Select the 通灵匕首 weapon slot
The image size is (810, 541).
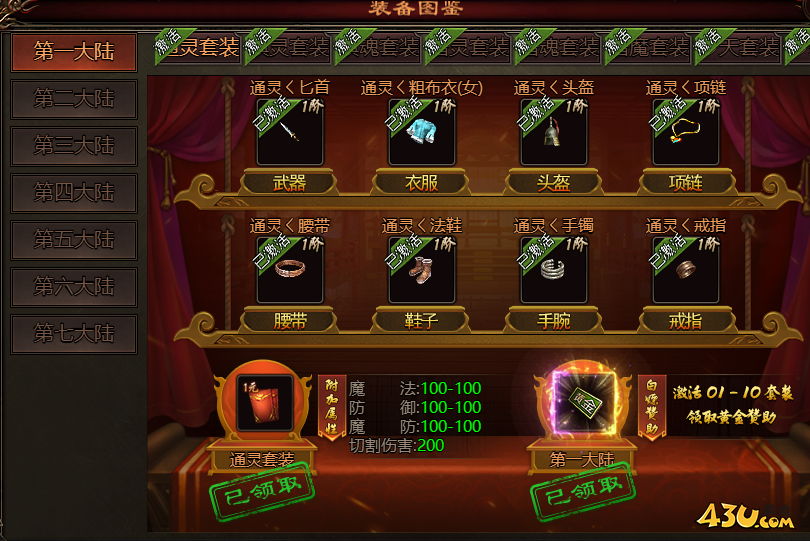click(290, 132)
